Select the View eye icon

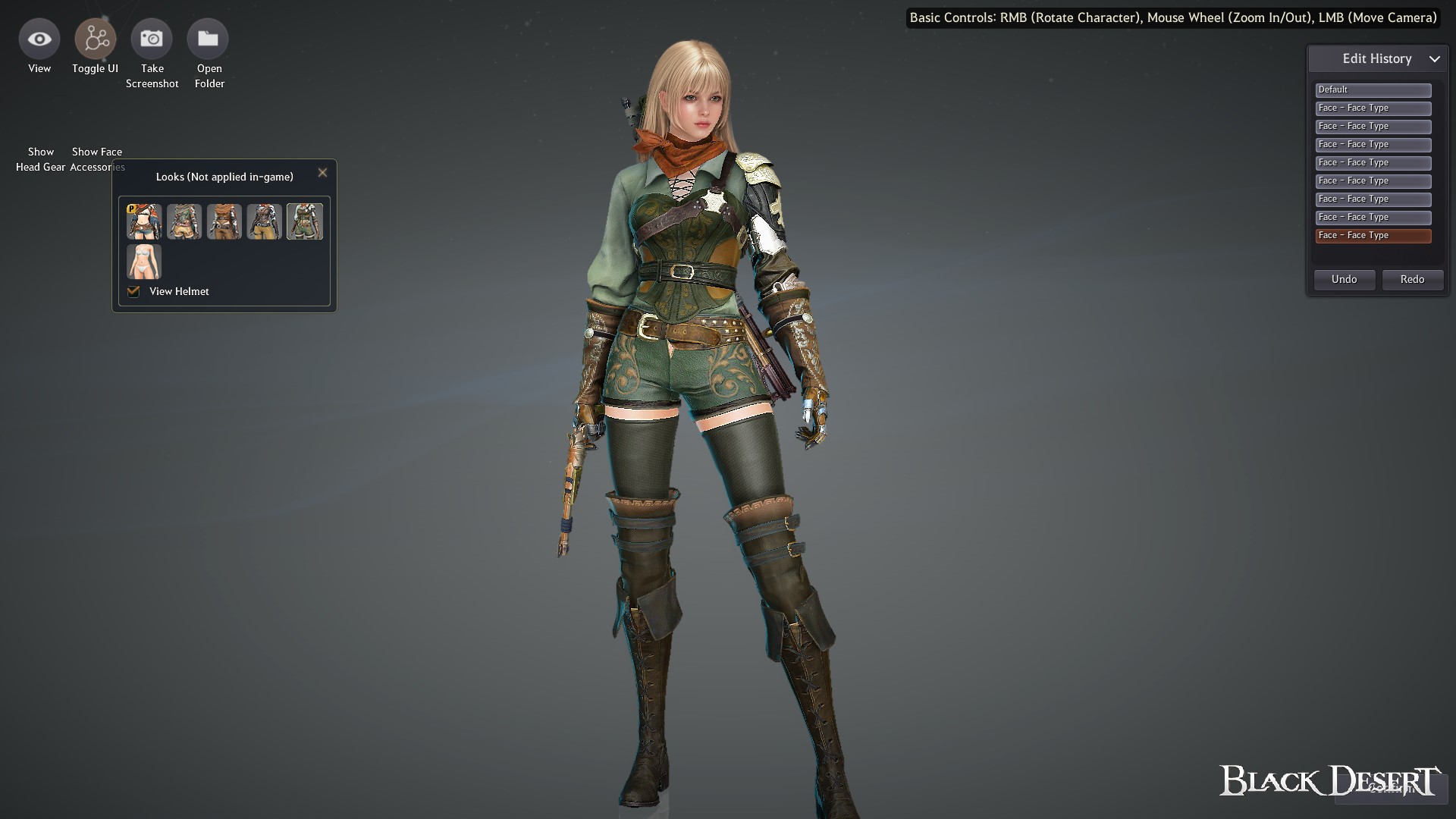(x=39, y=38)
